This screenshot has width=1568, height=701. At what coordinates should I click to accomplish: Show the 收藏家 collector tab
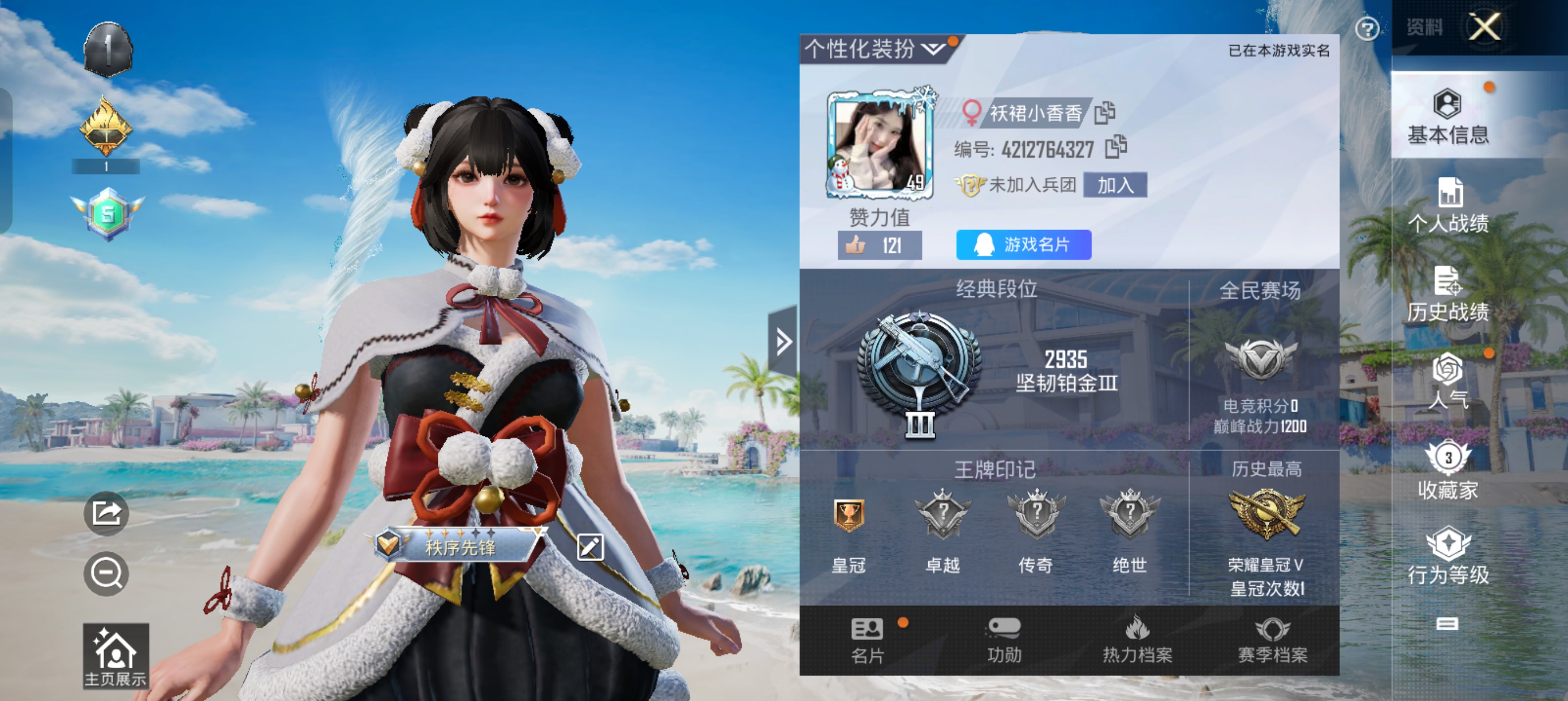(x=1448, y=471)
